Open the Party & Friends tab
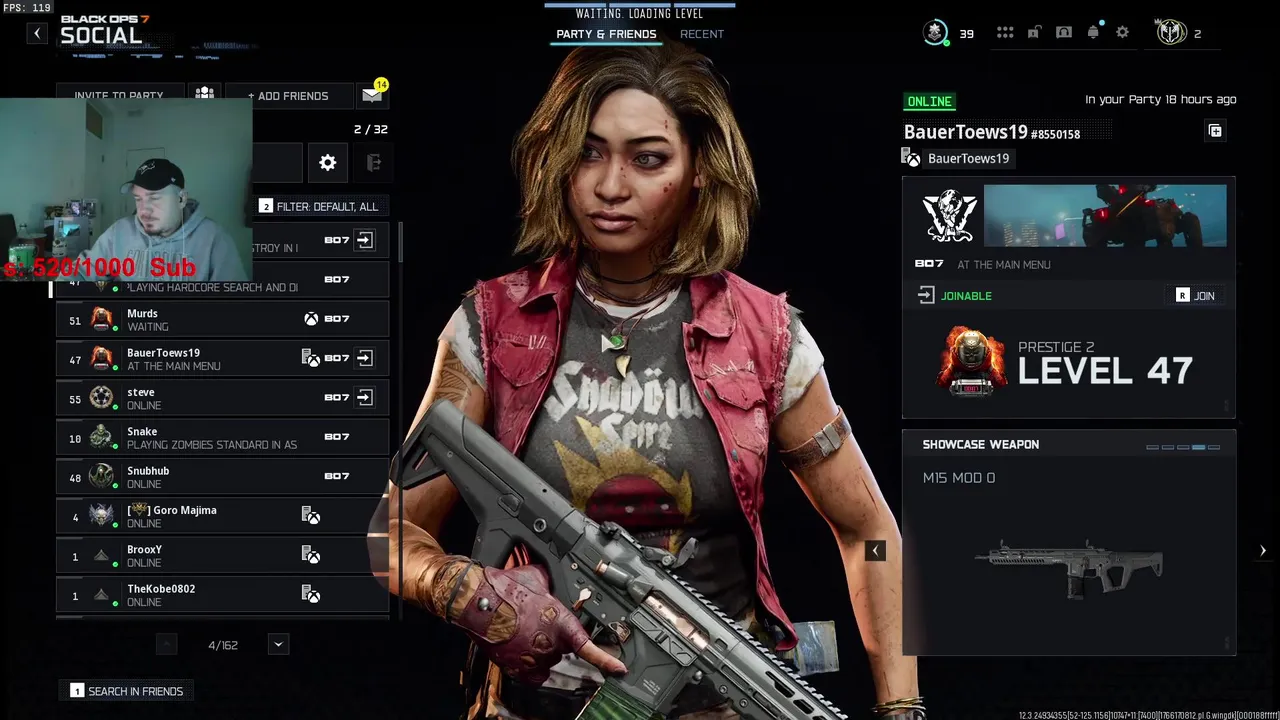Screen dimensions: 1280x720 tap(606, 34)
